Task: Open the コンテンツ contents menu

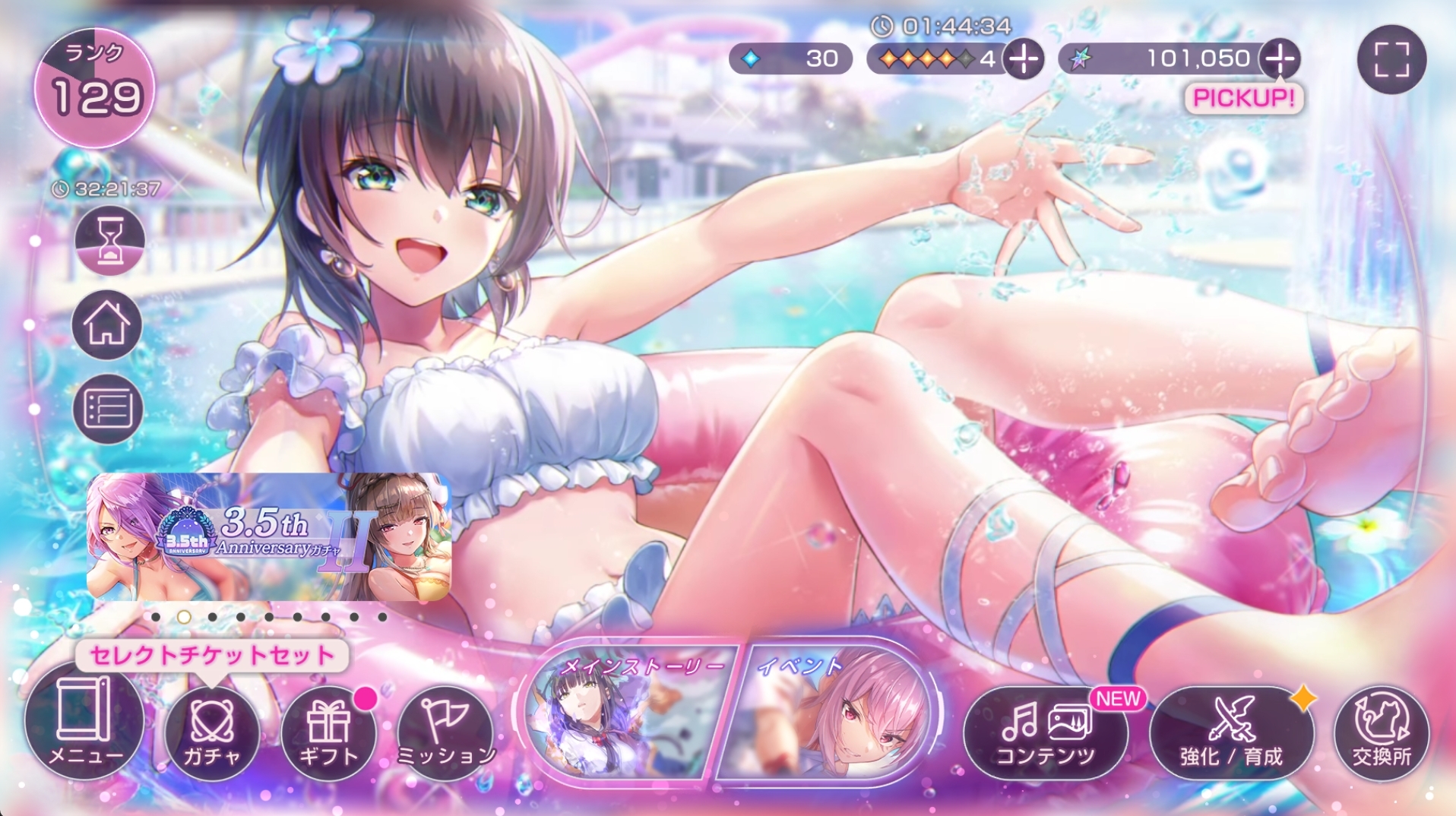Action: click(1045, 732)
